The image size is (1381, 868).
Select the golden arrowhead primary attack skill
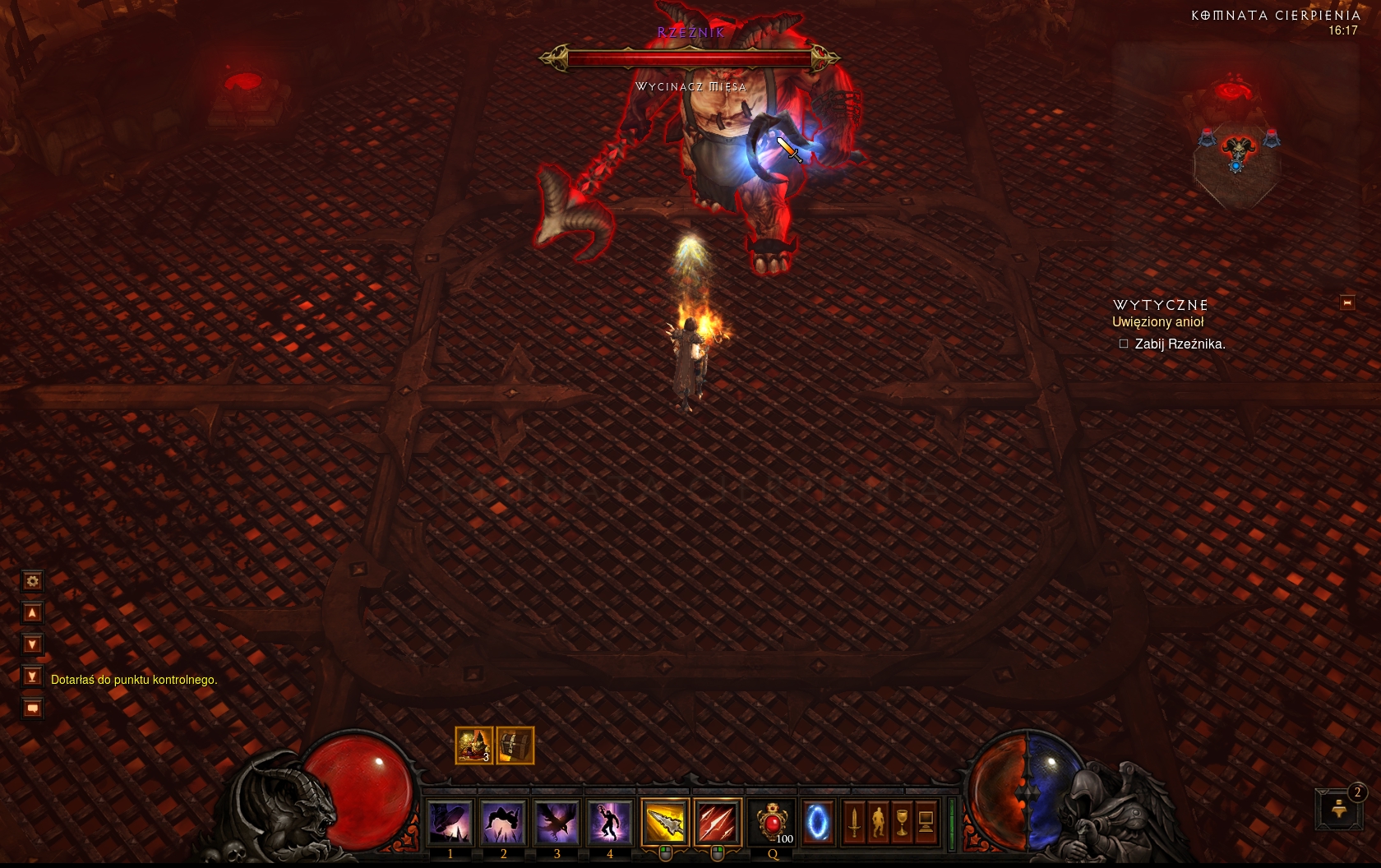pyautogui.click(x=665, y=822)
